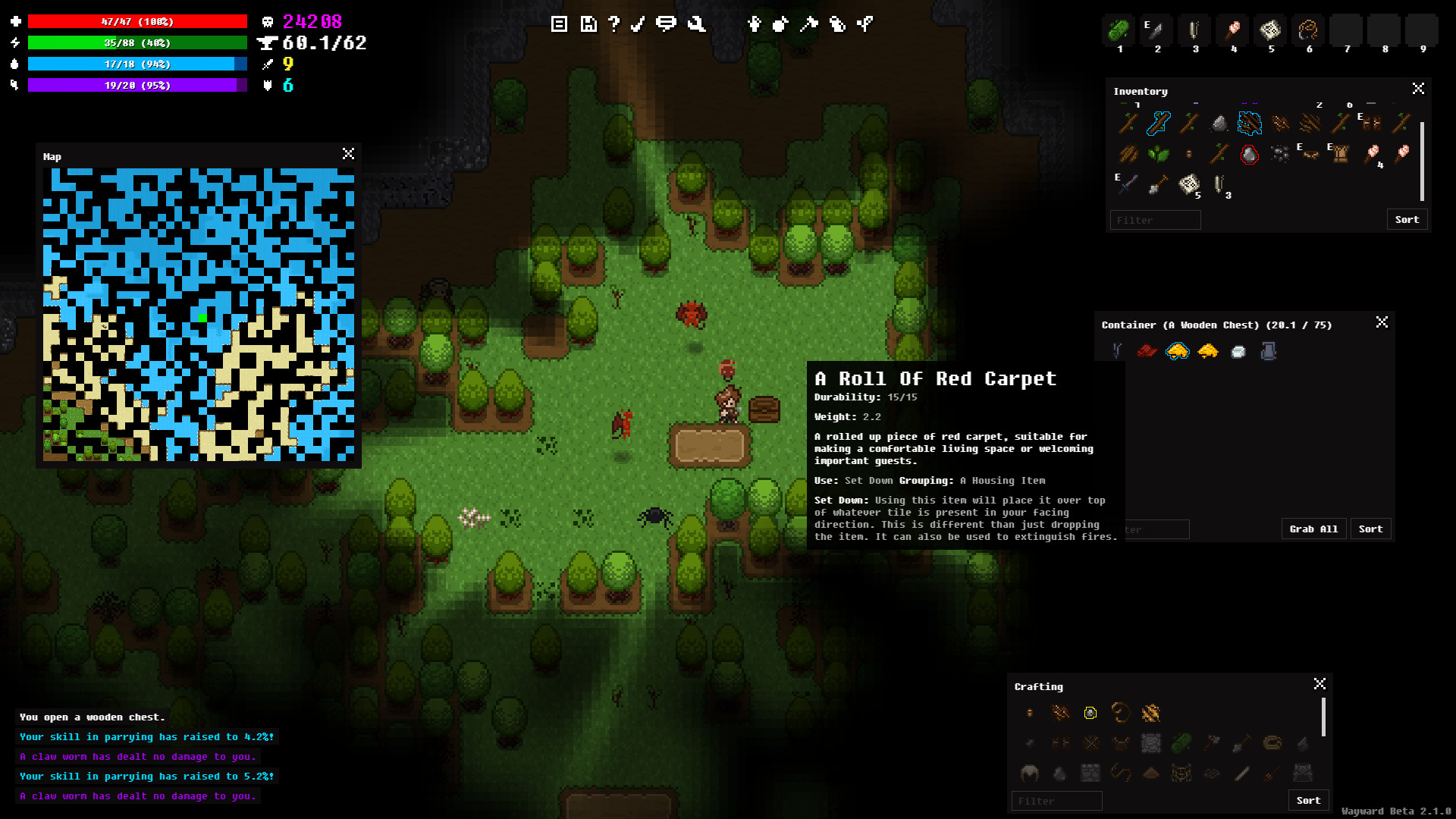
Task: Click the Inventory title bar
Action: point(1141,91)
